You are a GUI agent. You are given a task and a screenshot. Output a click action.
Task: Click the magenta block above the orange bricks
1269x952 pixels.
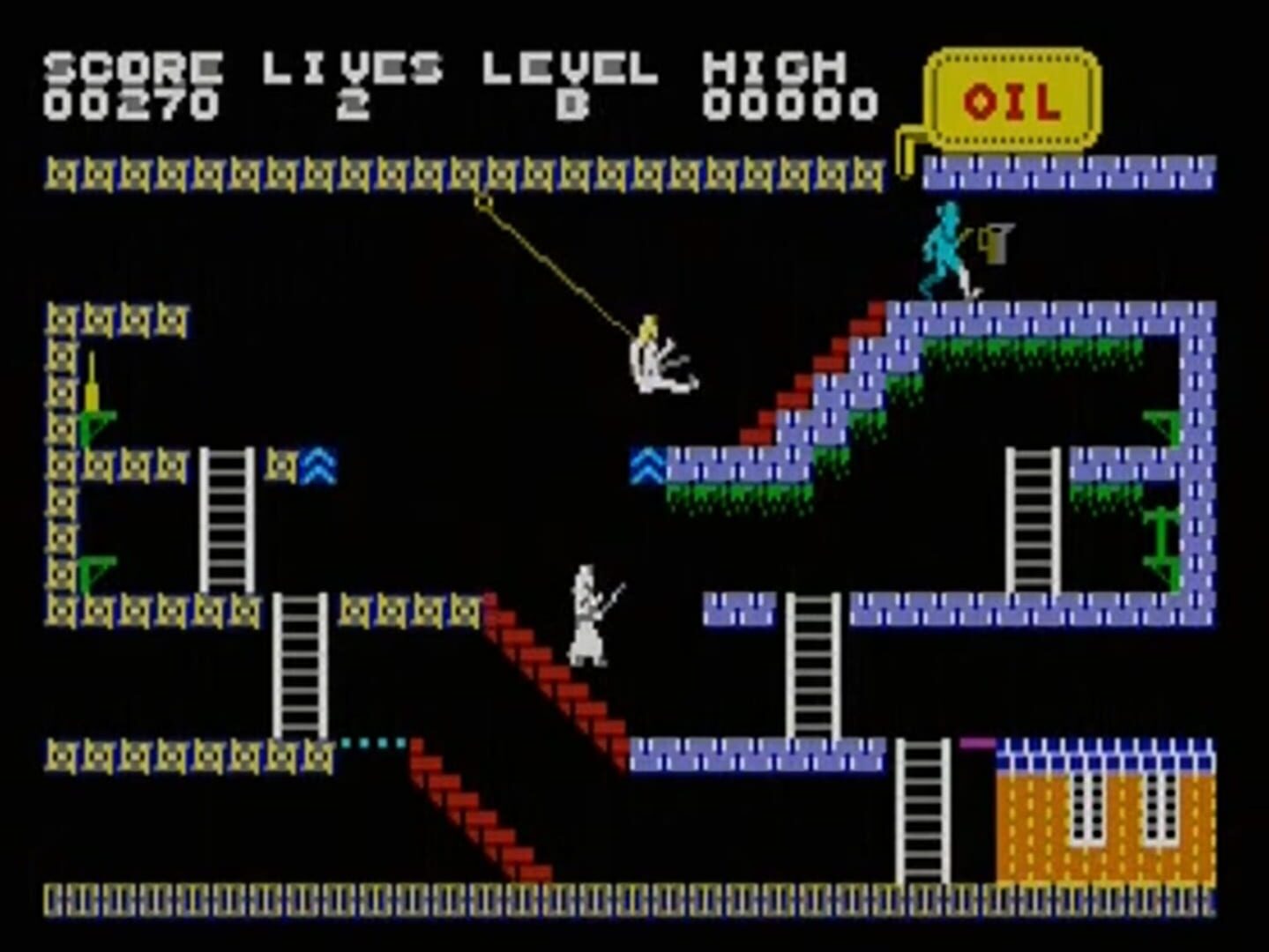point(977,745)
